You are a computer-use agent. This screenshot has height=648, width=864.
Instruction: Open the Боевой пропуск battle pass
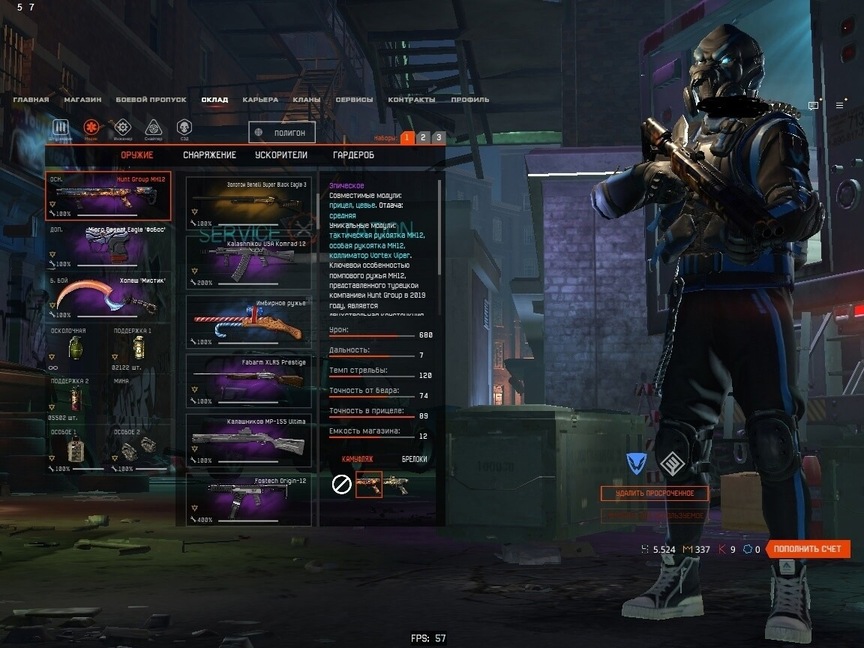click(151, 100)
